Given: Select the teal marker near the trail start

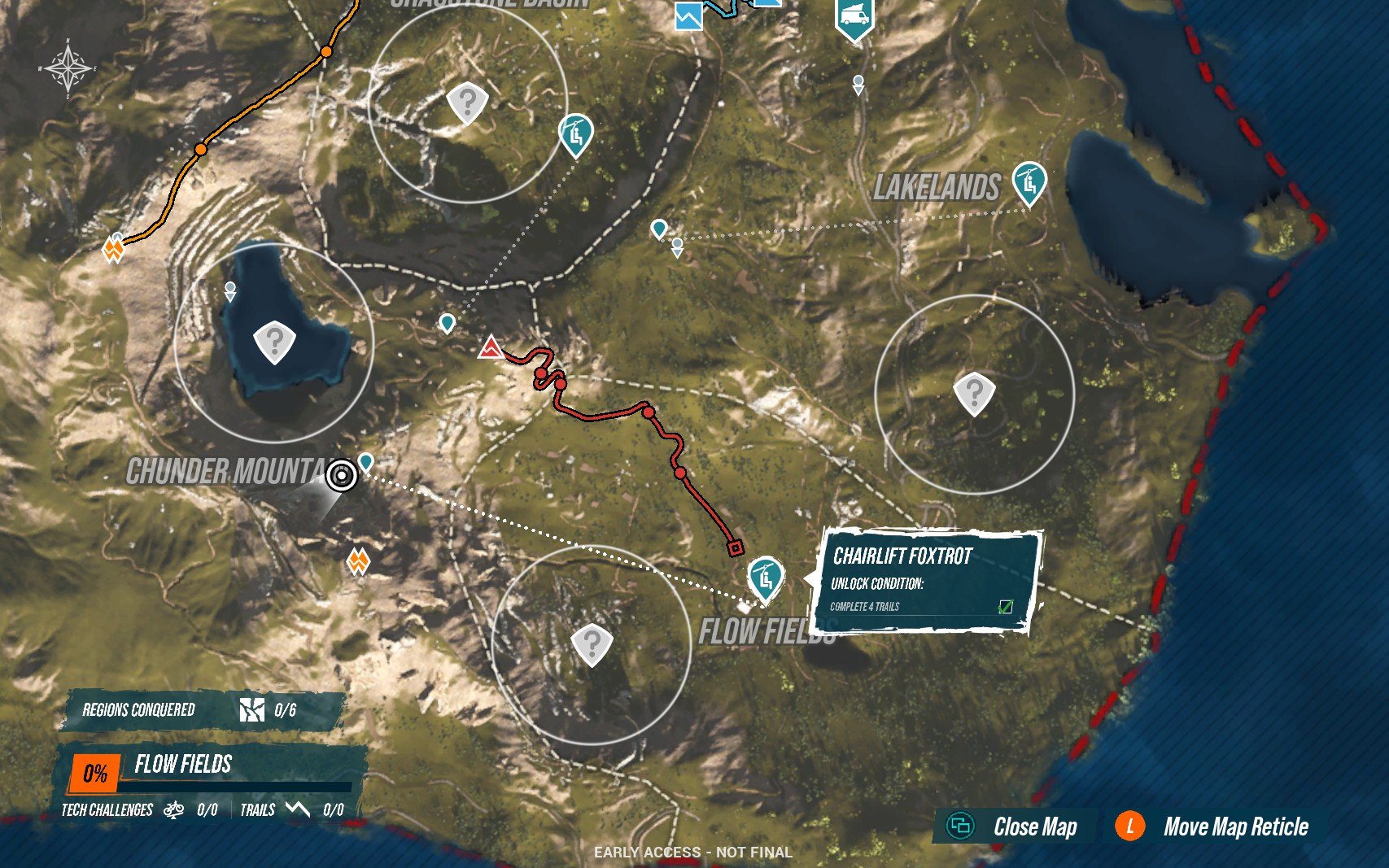Looking at the screenshot, I should (447, 324).
